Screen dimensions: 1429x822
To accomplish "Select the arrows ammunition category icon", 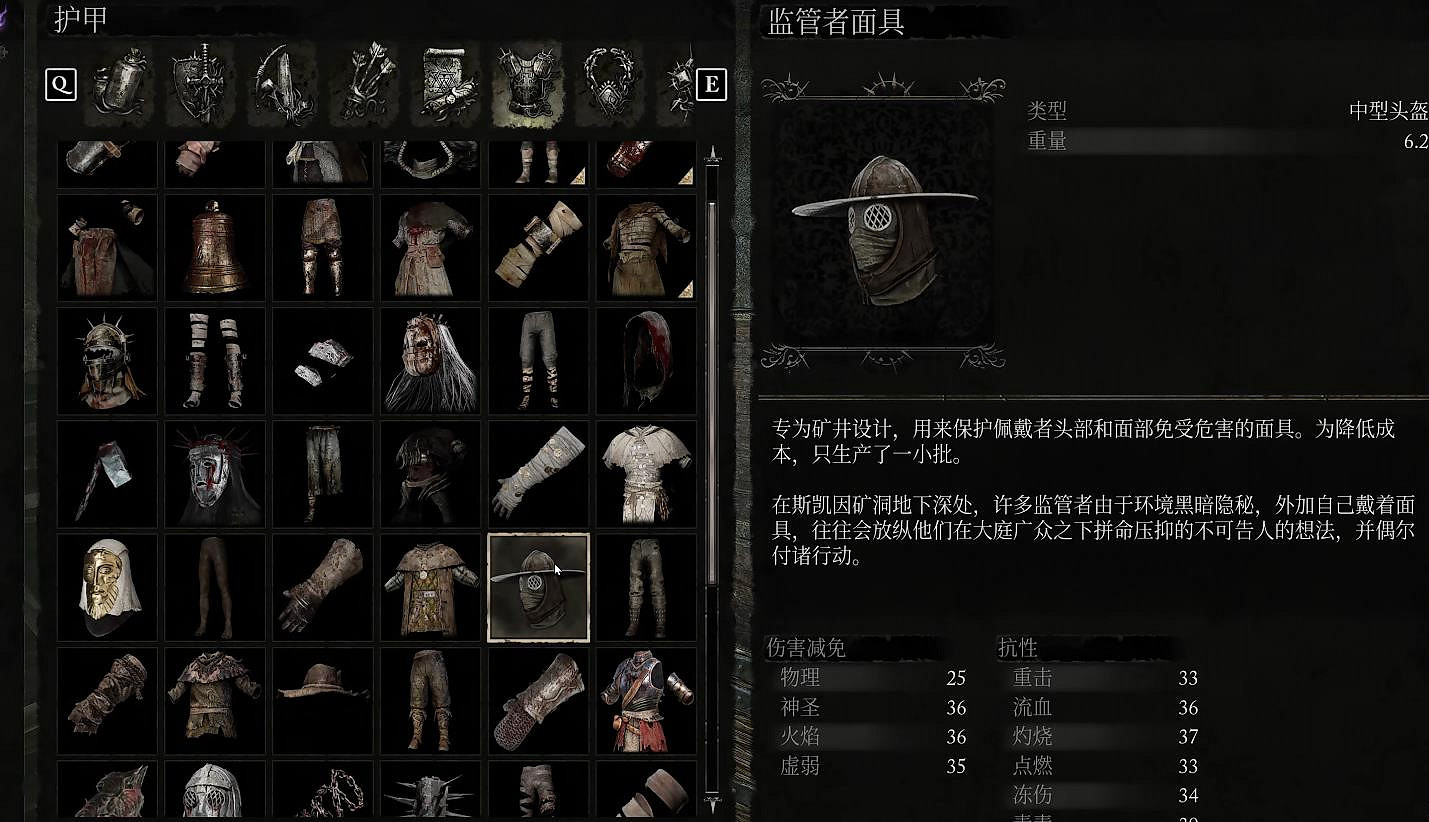I will point(363,85).
